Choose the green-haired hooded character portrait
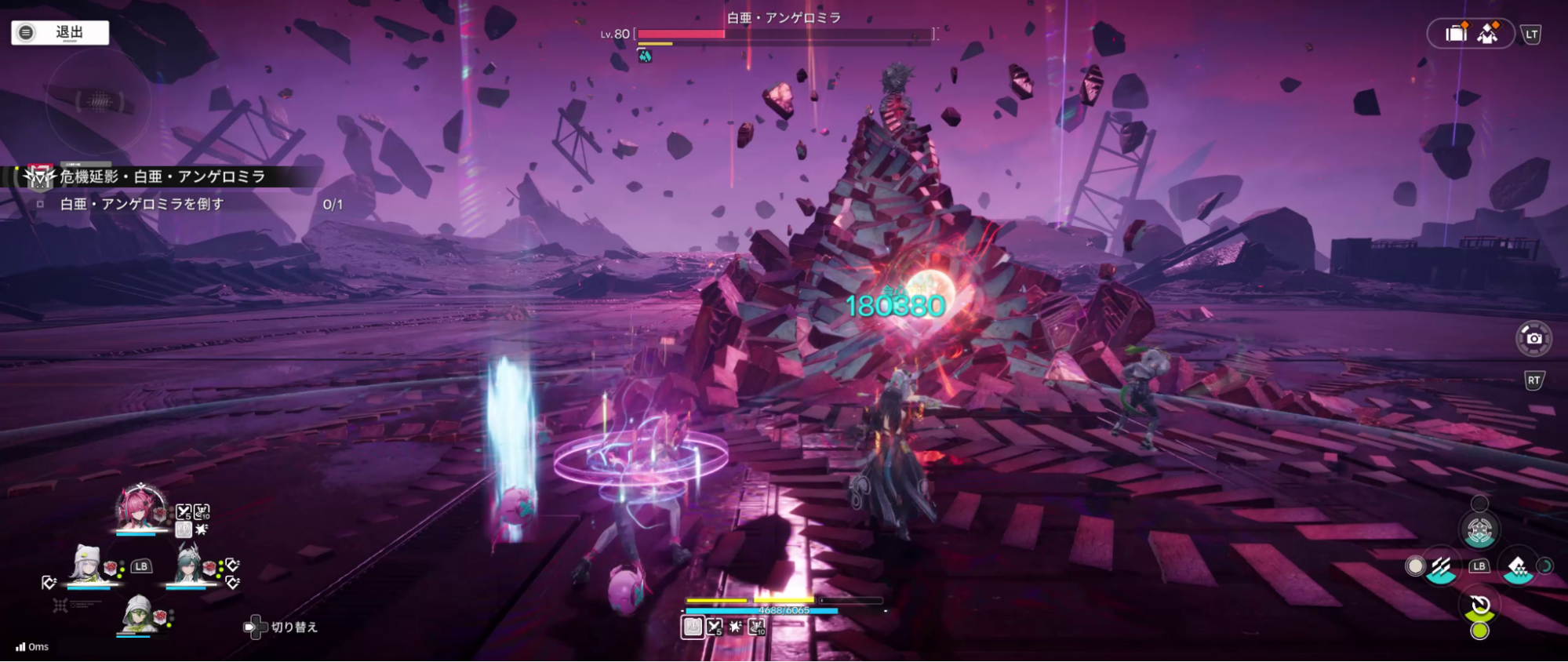Image resolution: width=1568 pixels, height=662 pixels. (x=138, y=613)
